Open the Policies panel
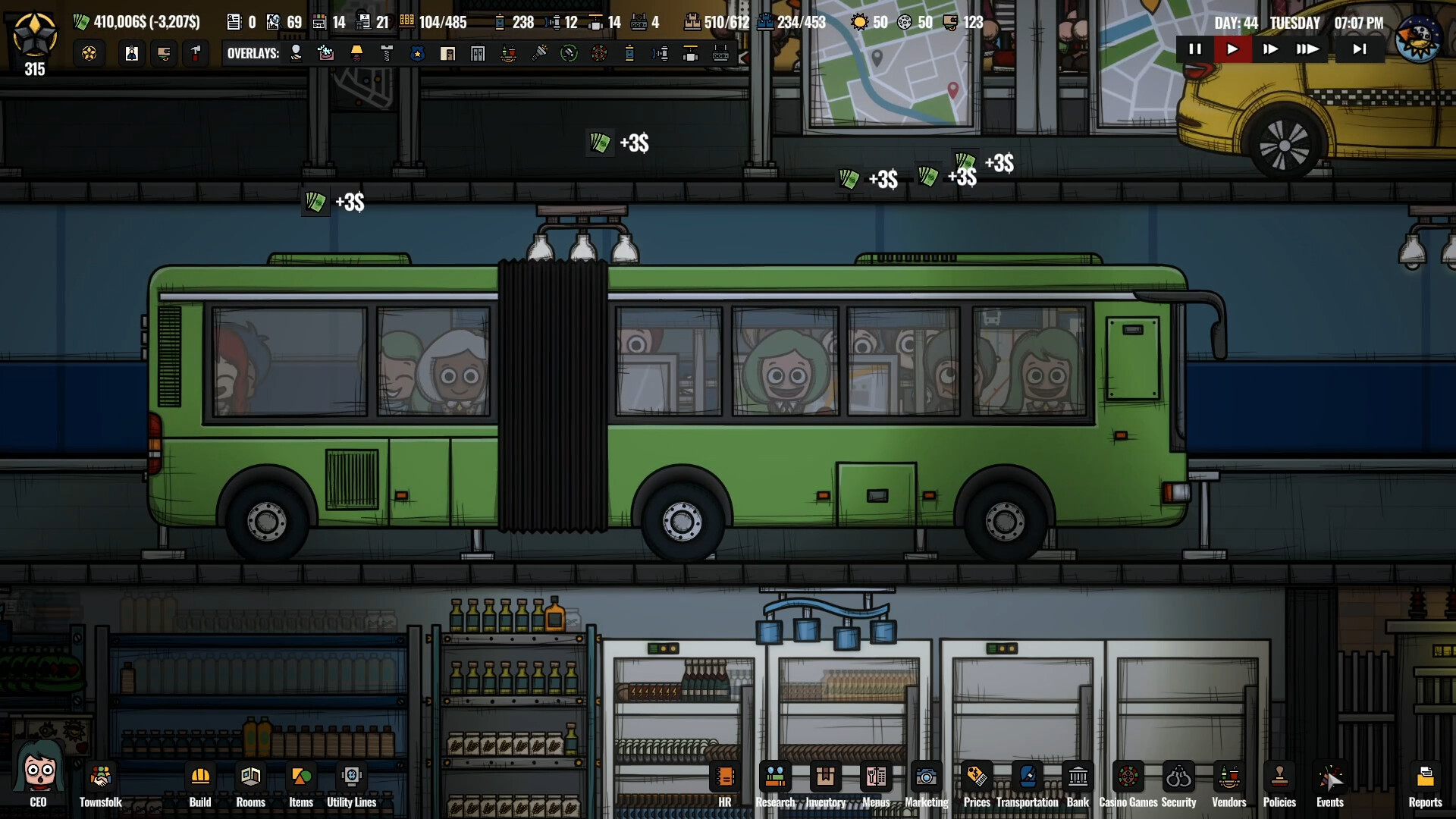The height and width of the screenshot is (819, 1456). coord(1279,777)
